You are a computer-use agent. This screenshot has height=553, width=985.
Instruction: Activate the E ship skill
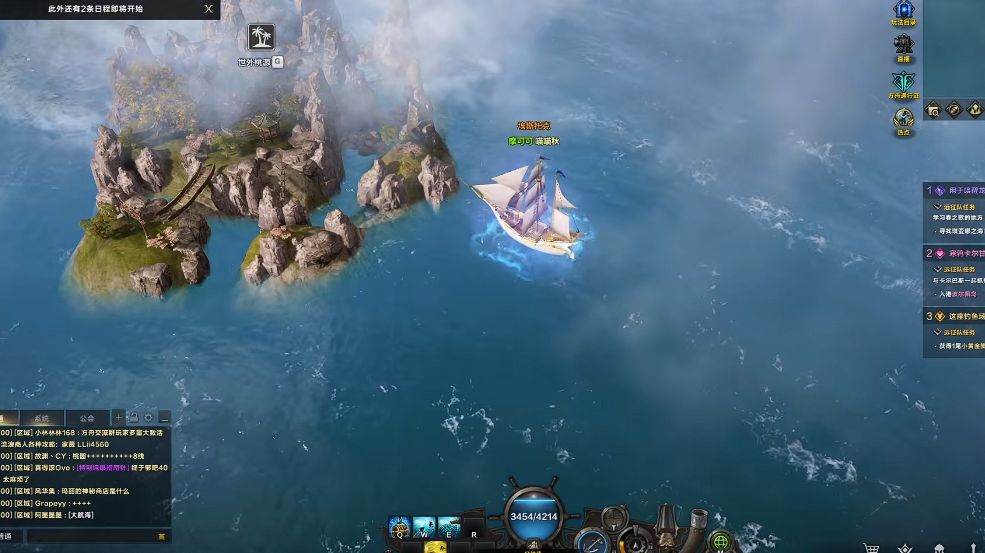pyautogui.click(x=449, y=525)
